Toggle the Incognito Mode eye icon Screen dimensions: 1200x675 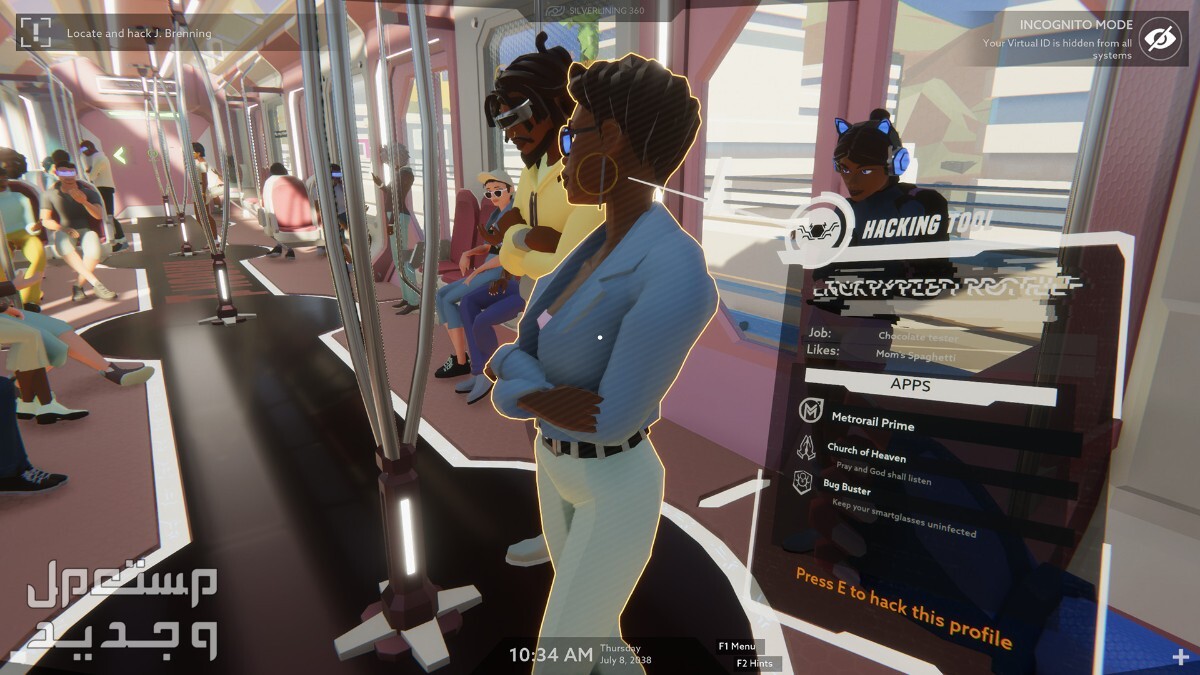[1160, 38]
